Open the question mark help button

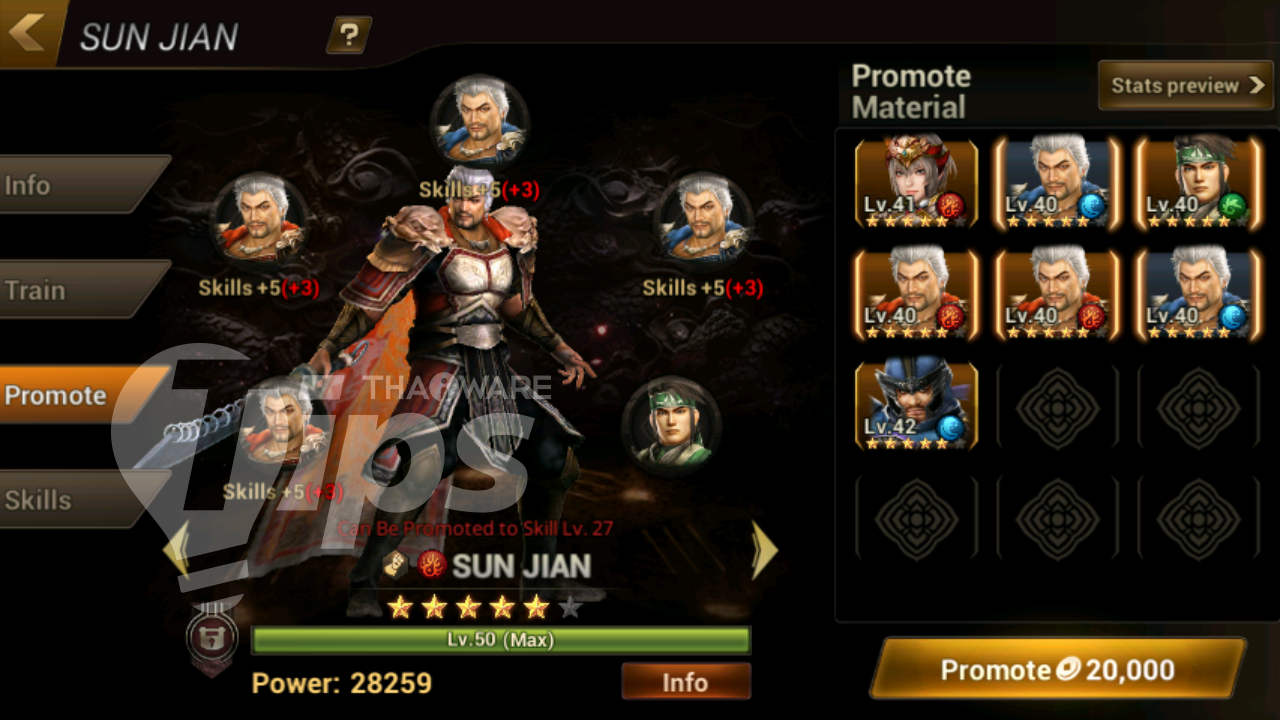[x=348, y=36]
